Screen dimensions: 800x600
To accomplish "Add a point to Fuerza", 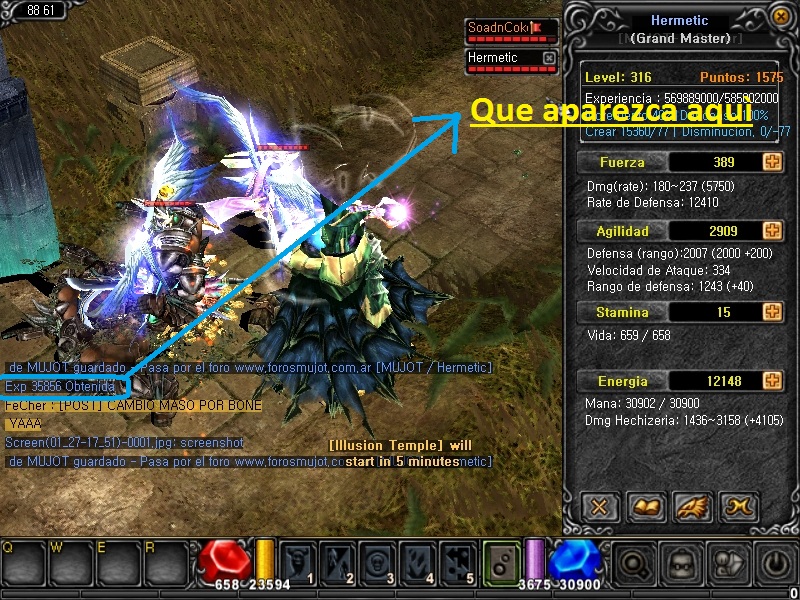I will [x=771, y=162].
